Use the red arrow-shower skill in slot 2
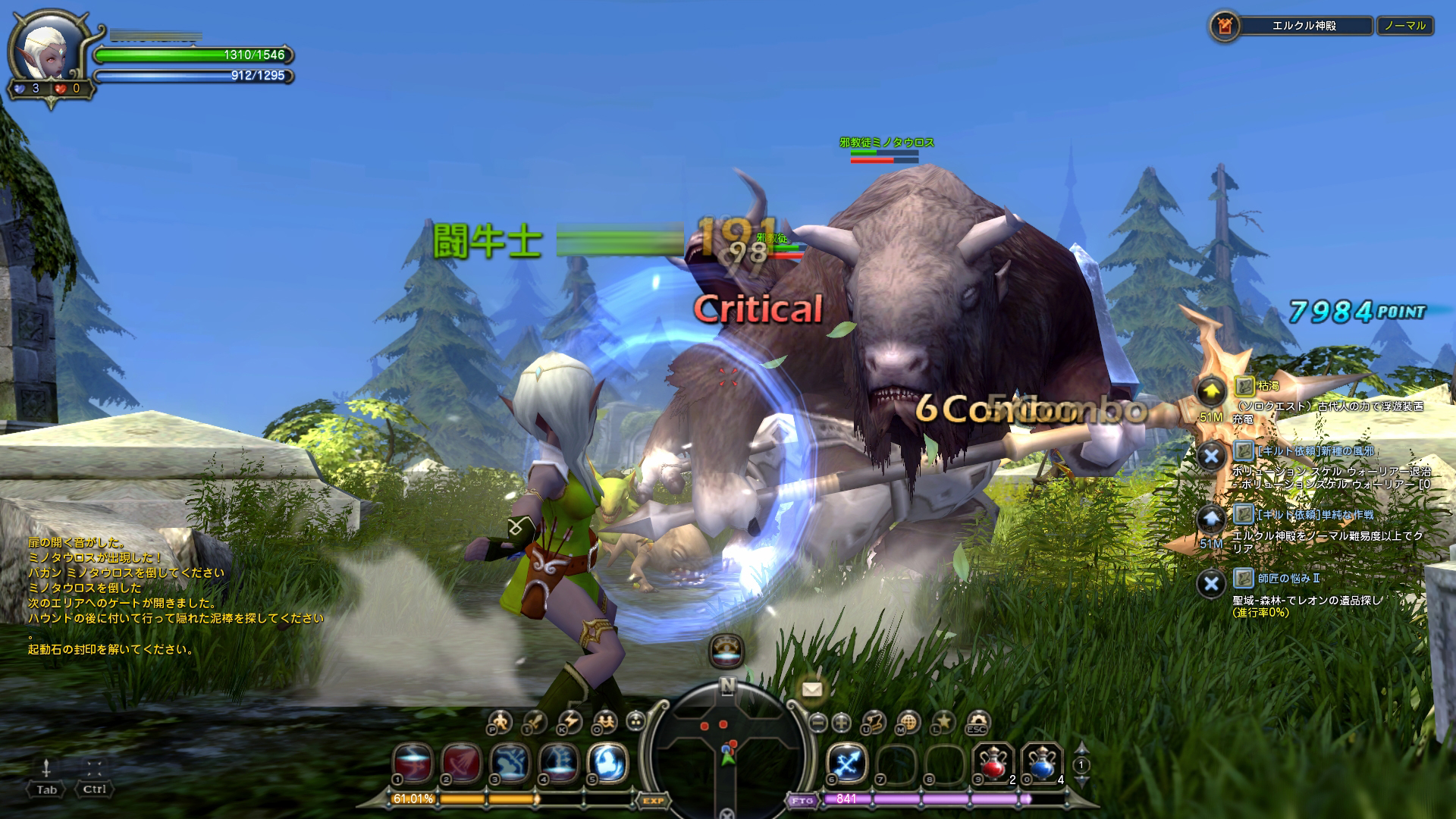The width and height of the screenshot is (1456, 819). point(461,761)
